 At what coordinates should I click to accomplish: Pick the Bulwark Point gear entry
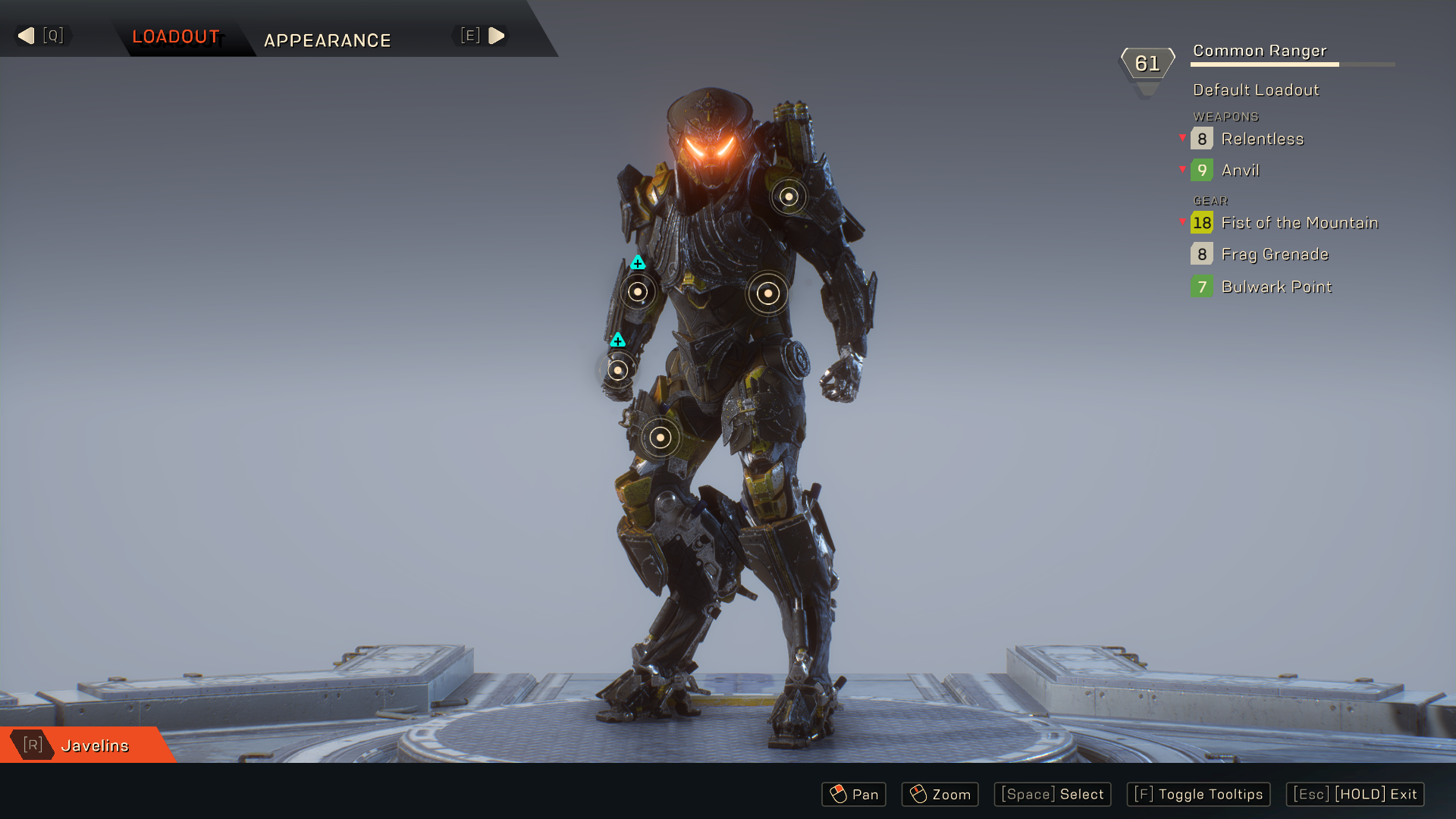(1276, 287)
